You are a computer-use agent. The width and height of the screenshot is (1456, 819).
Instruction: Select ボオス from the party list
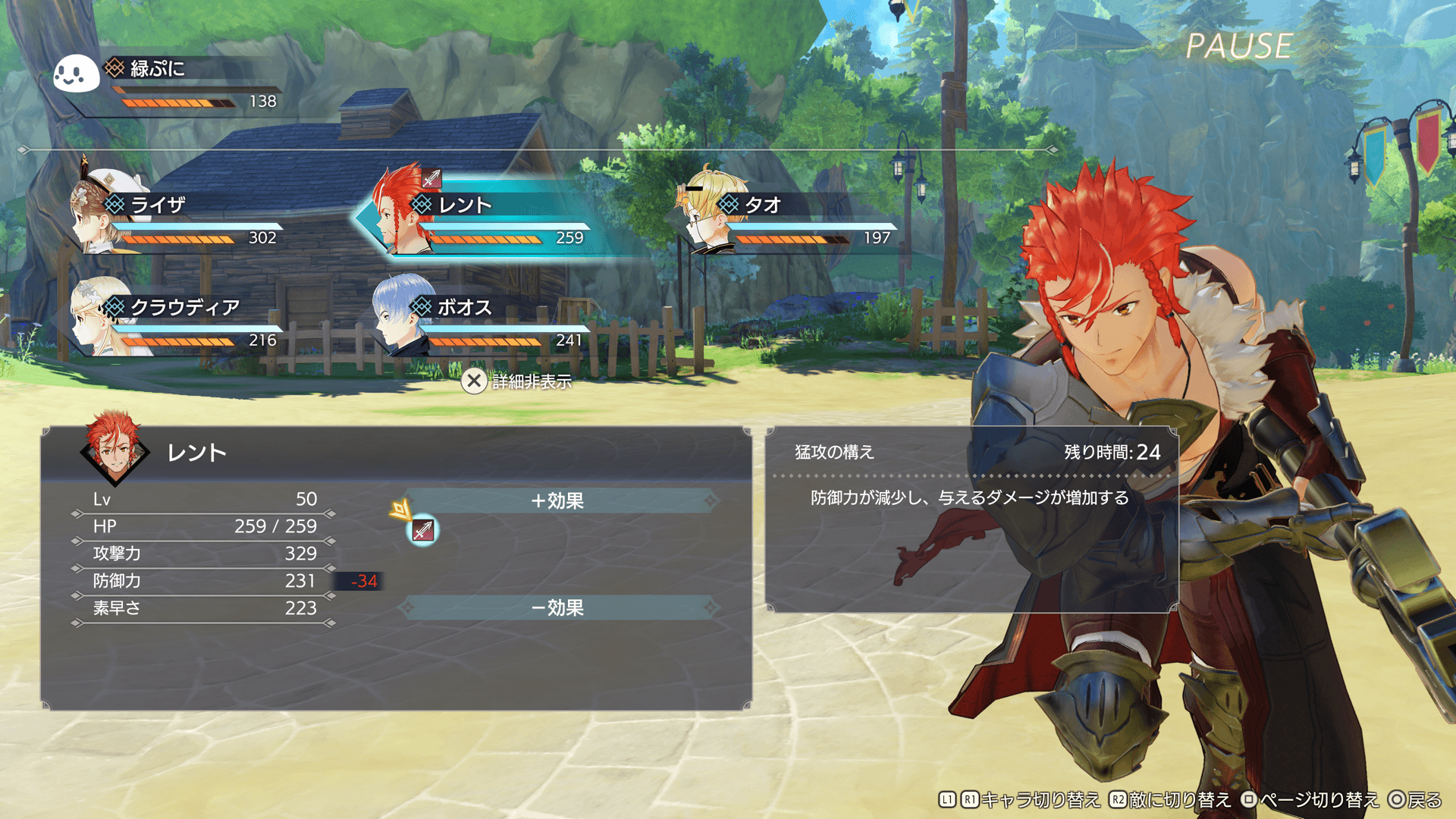[485, 321]
